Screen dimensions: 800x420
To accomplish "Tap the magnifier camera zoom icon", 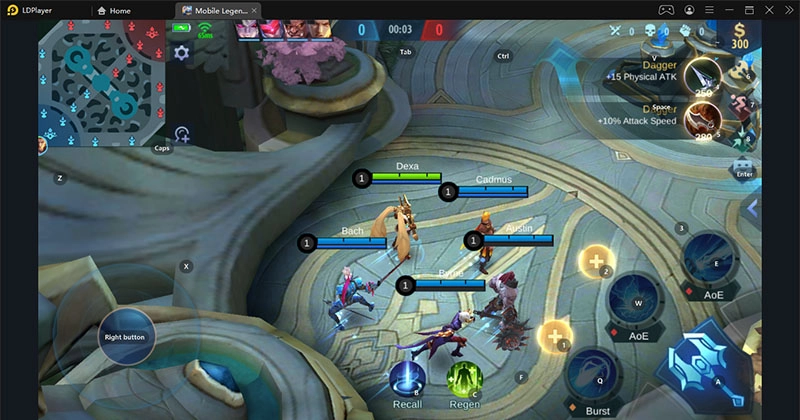I will pyautogui.click(x=182, y=134).
